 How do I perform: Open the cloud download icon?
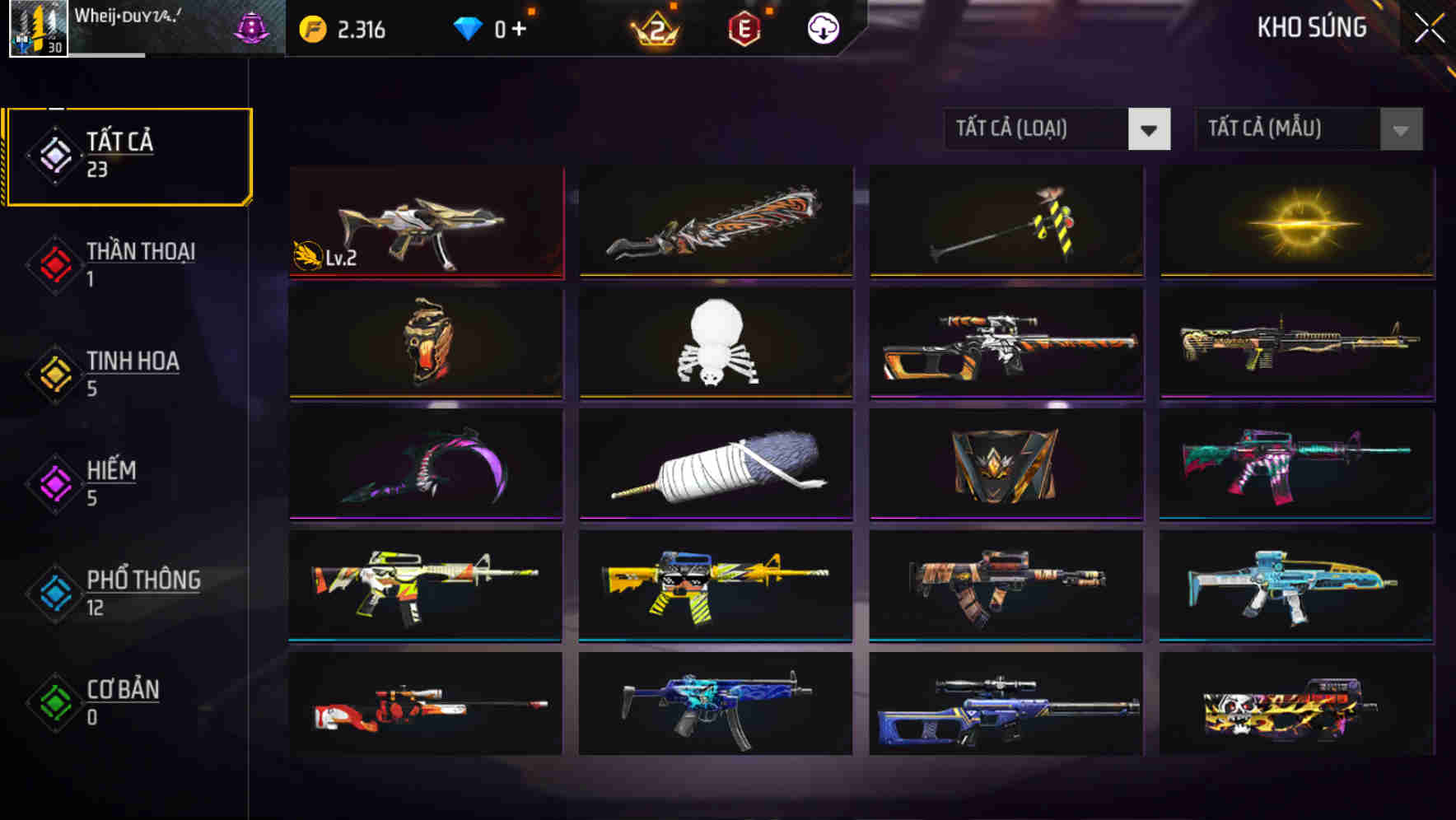pos(821,27)
